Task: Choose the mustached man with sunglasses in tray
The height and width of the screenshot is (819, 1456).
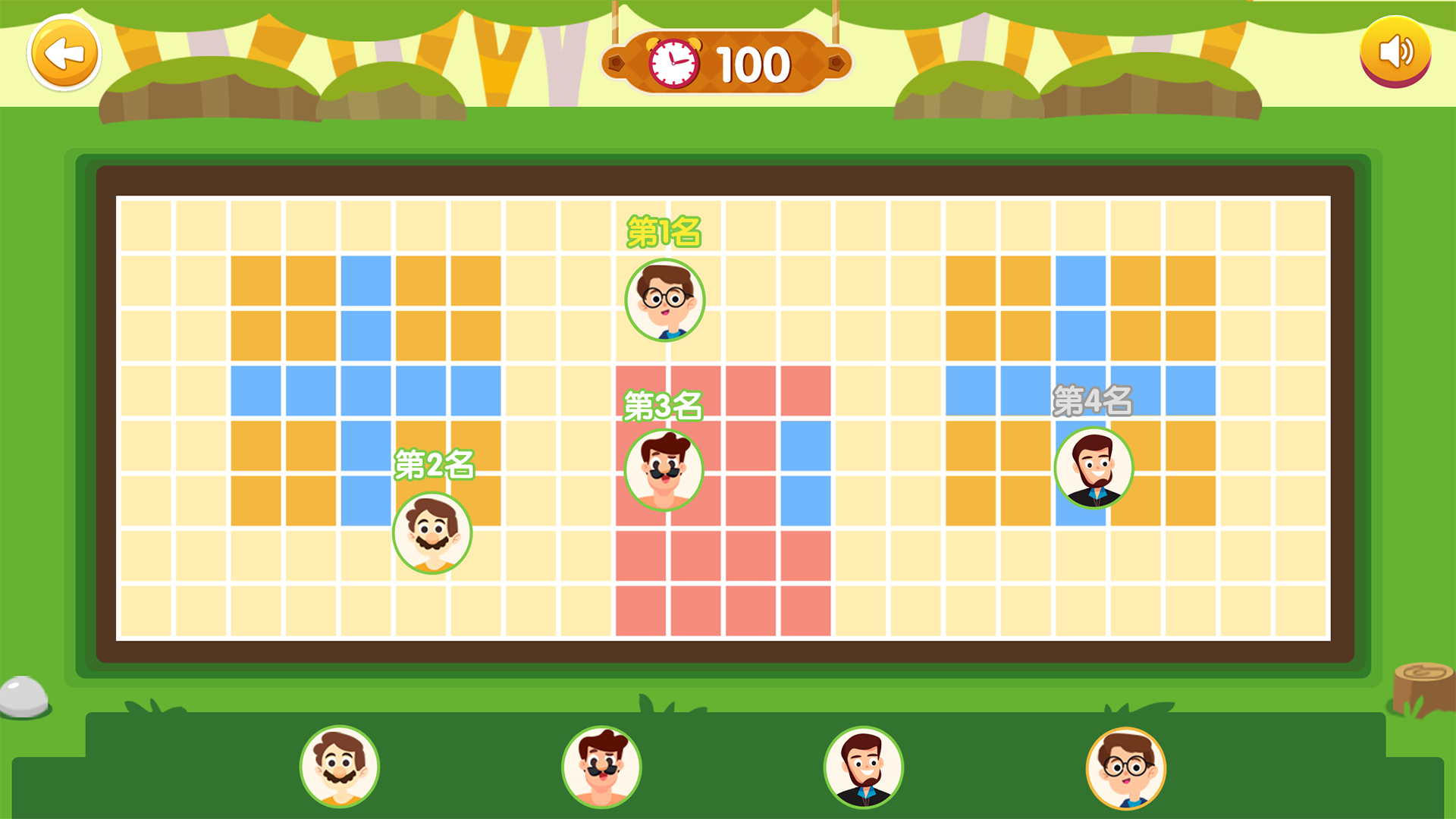Action: 601,766
